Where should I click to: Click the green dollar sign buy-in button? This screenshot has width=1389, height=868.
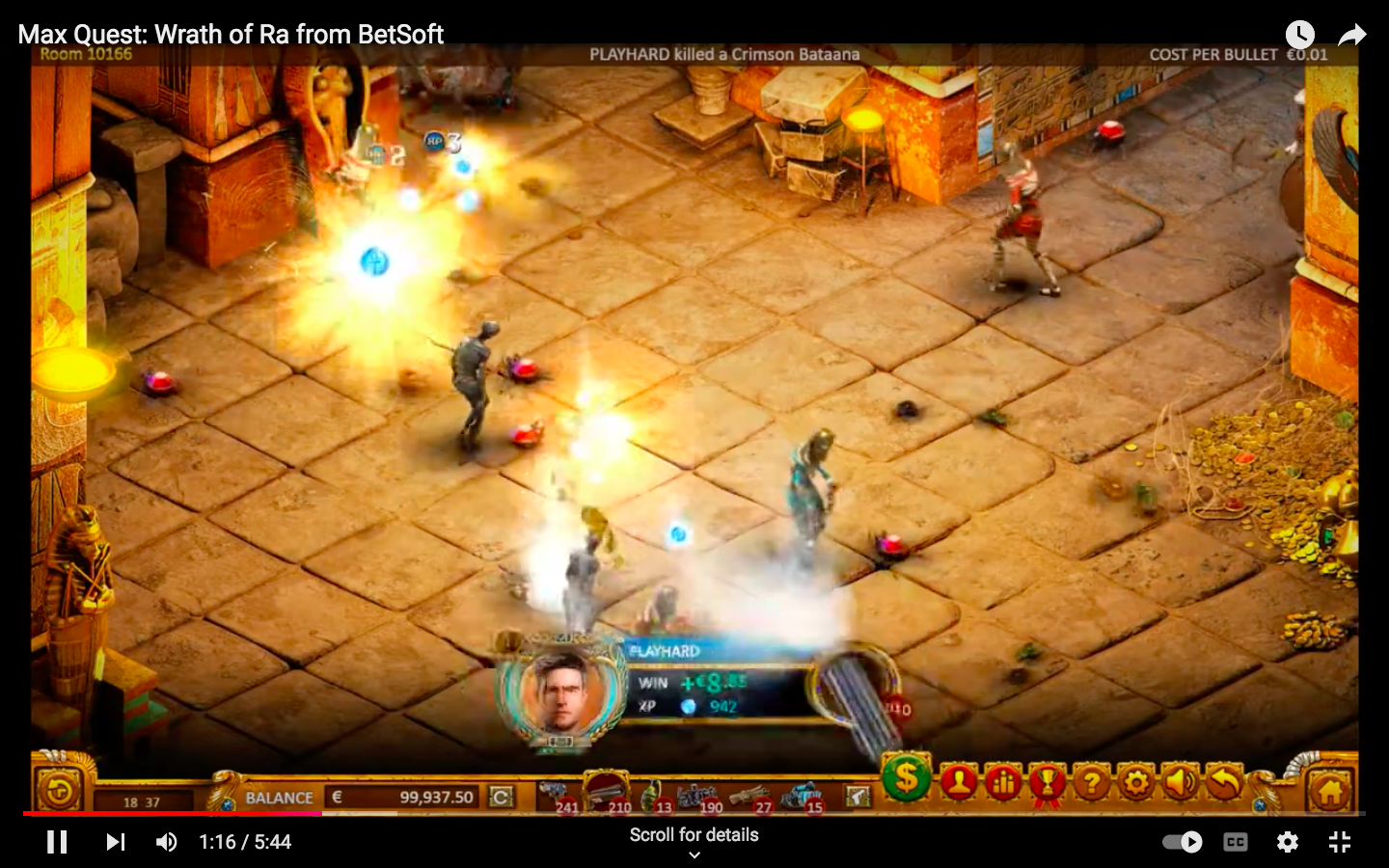click(906, 777)
